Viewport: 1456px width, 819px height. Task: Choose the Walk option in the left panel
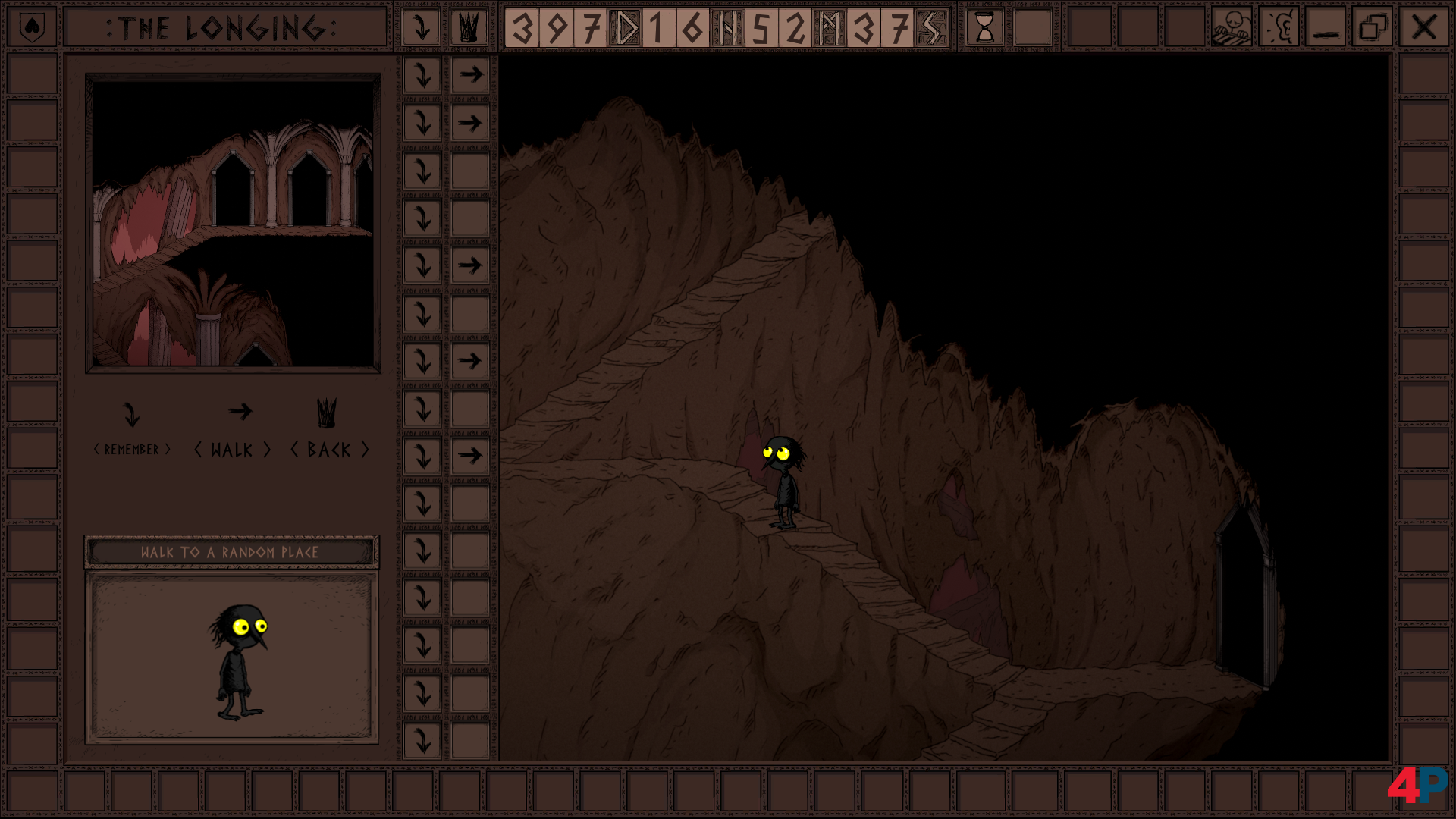pyautogui.click(x=233, y=429)
